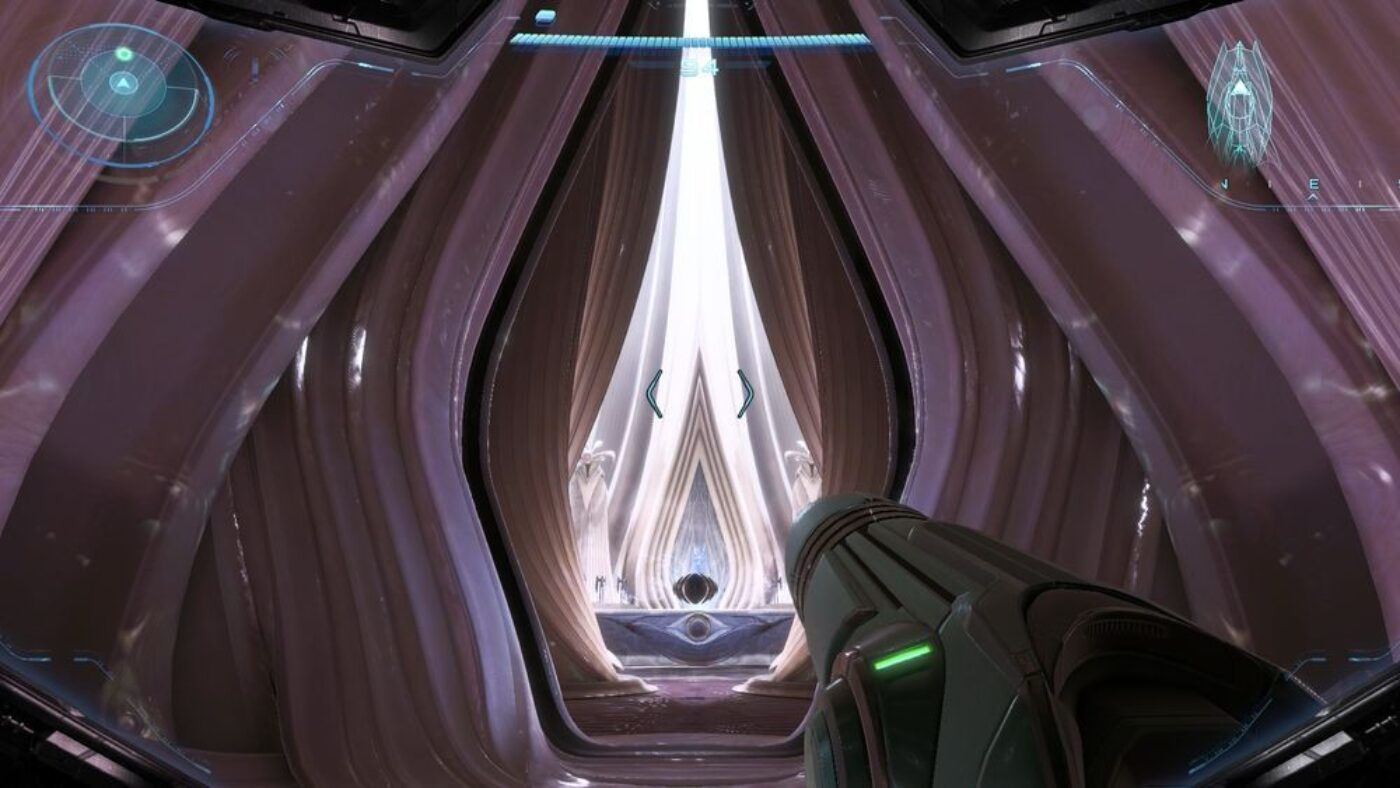Click the waypoint triangle inside the objective wireframe

1241,87
